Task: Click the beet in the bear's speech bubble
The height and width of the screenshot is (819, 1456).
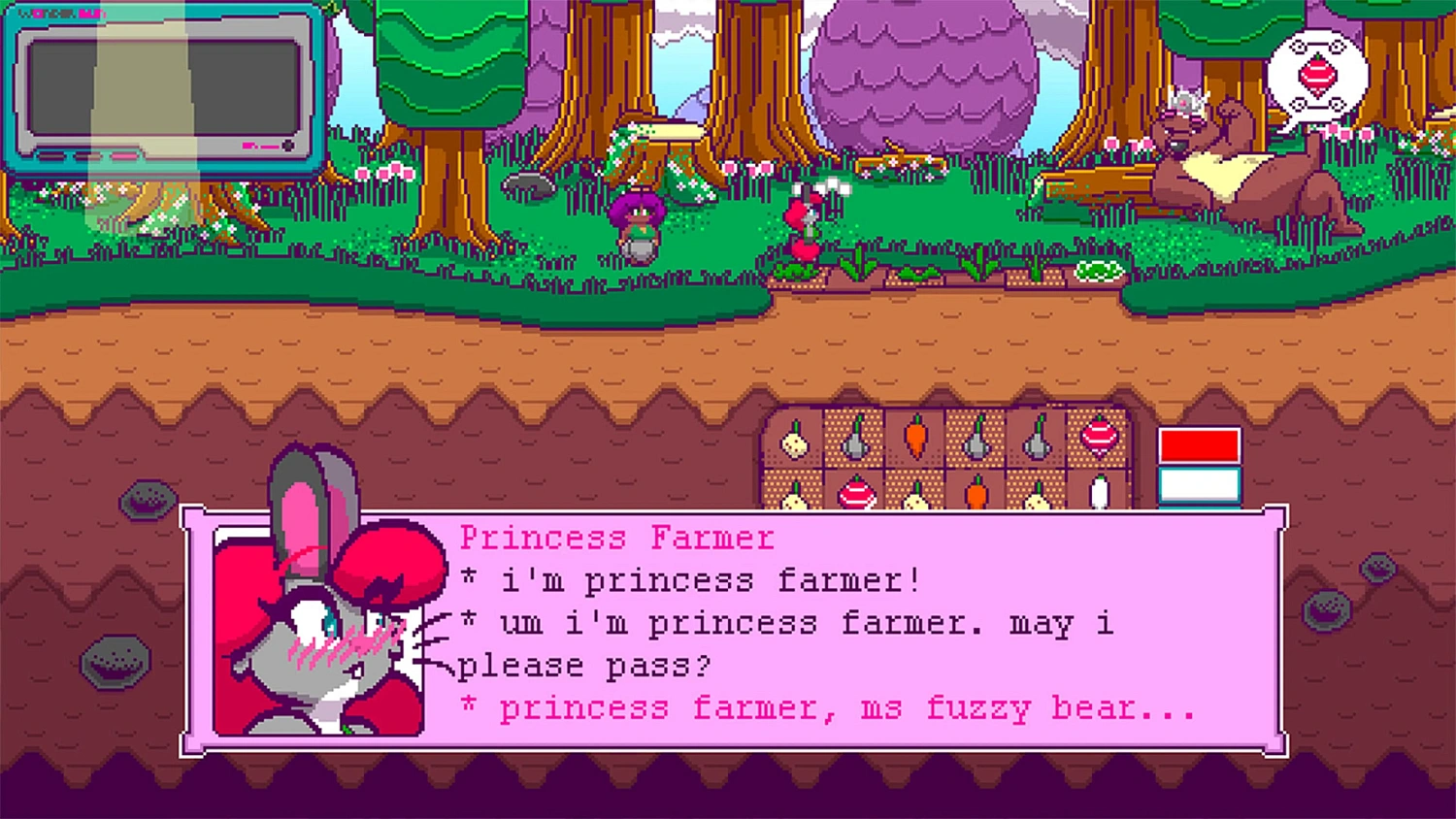Action: coord(1318,73)
